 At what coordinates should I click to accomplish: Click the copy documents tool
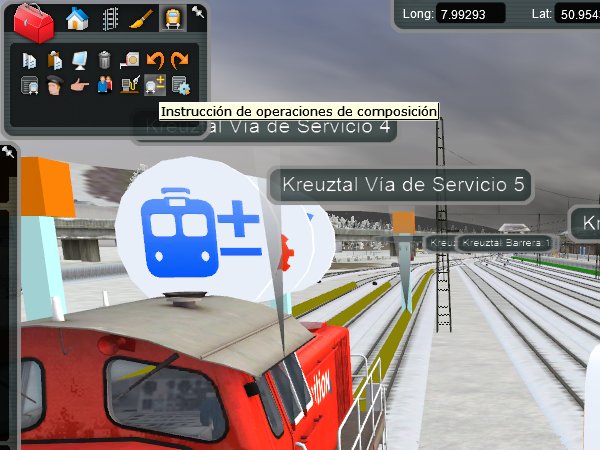pyautogui.click(x=29, y=60)
